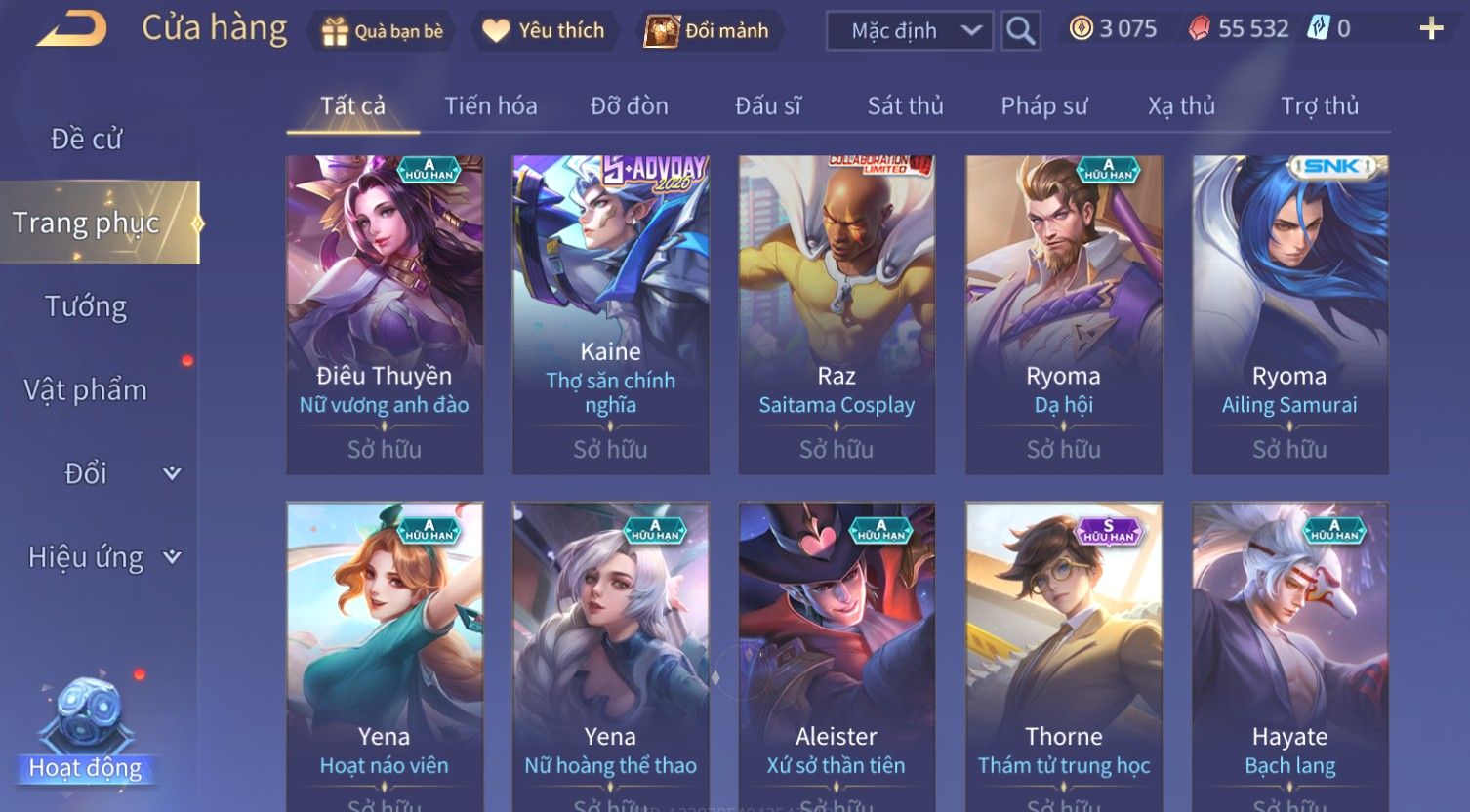View Điêu Thuyền Nữ vương anh đào skin
Viewport: 1470px width, 812px height.
pyautogui.click(x=385, y=314)
